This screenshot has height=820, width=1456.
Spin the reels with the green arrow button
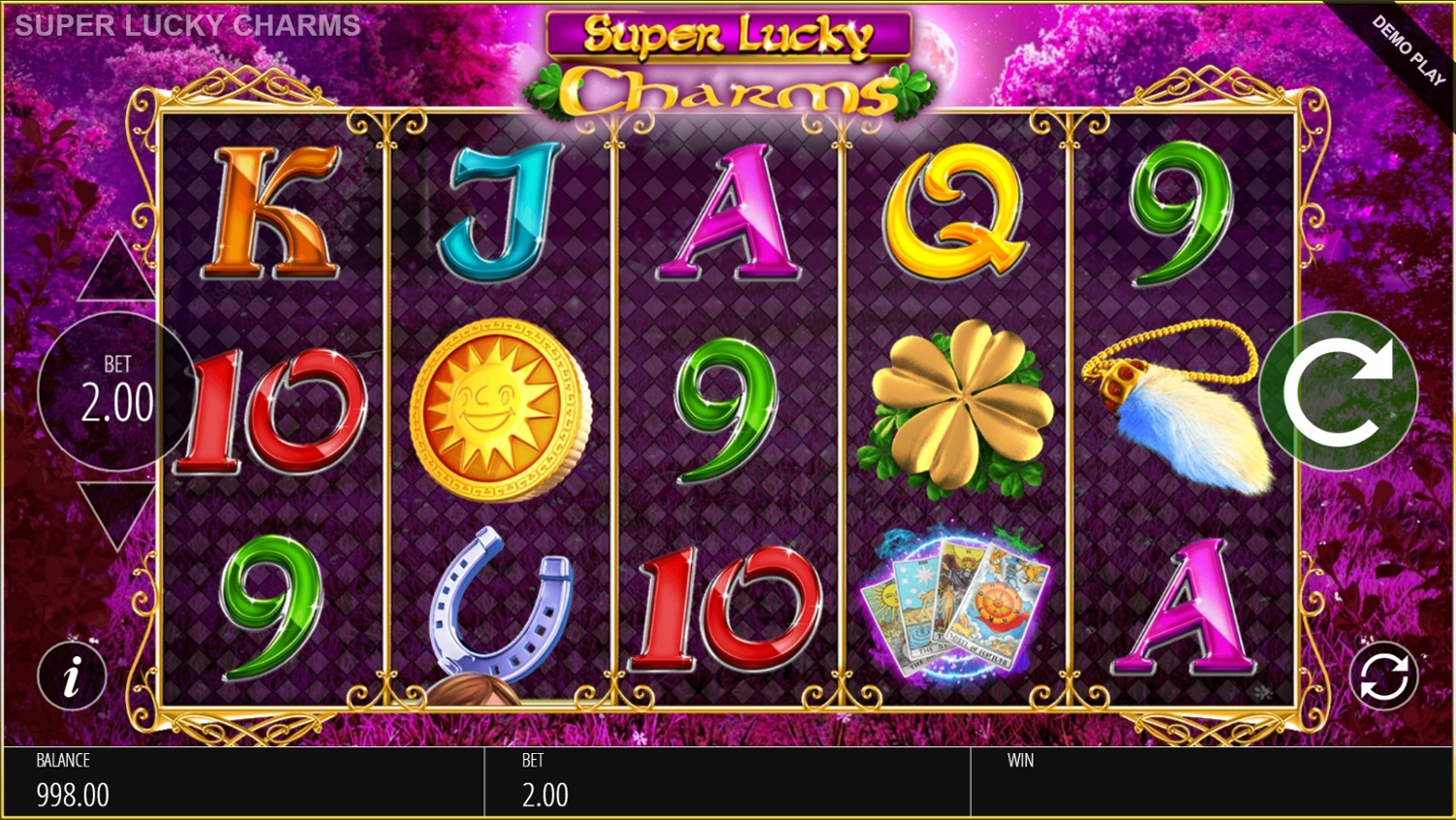pos(1338,392)
